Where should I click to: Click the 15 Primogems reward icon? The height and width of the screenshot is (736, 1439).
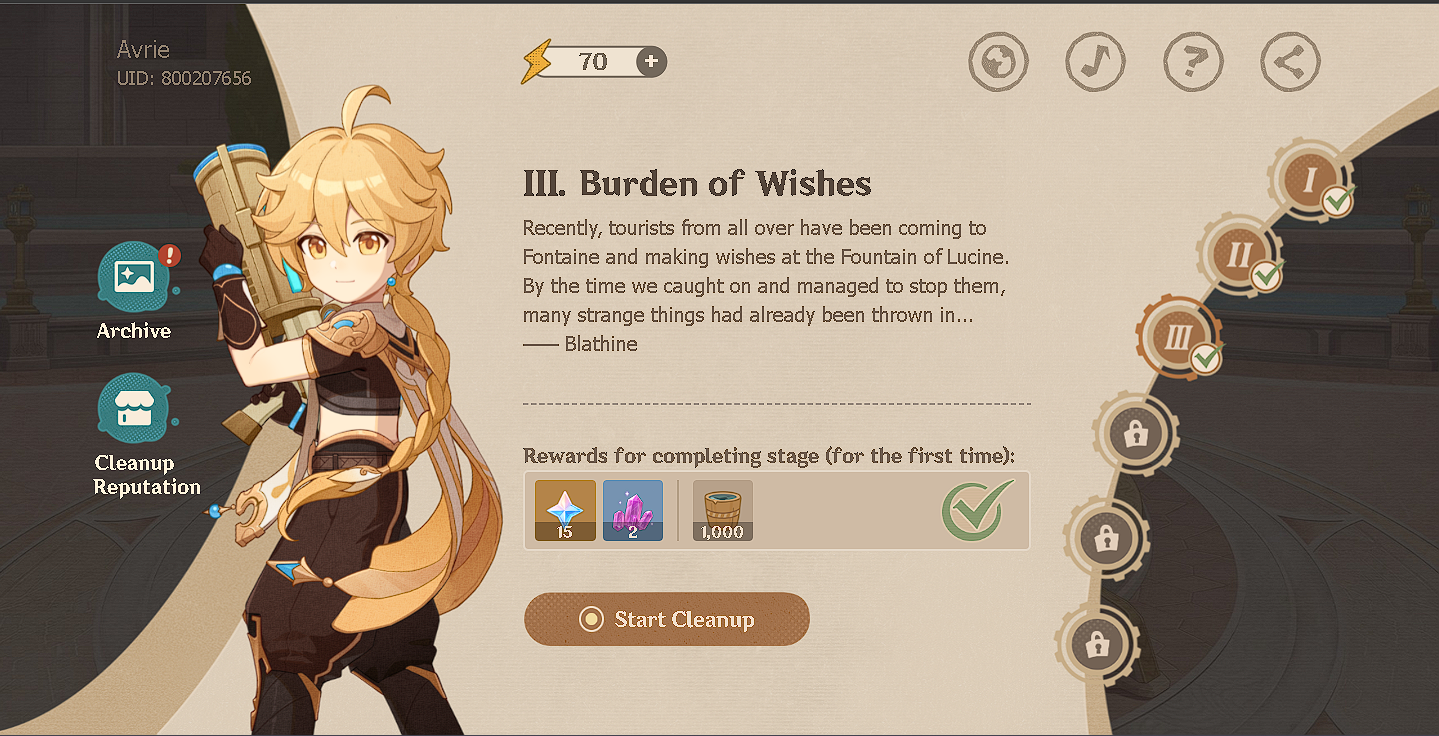click(564, 510)
